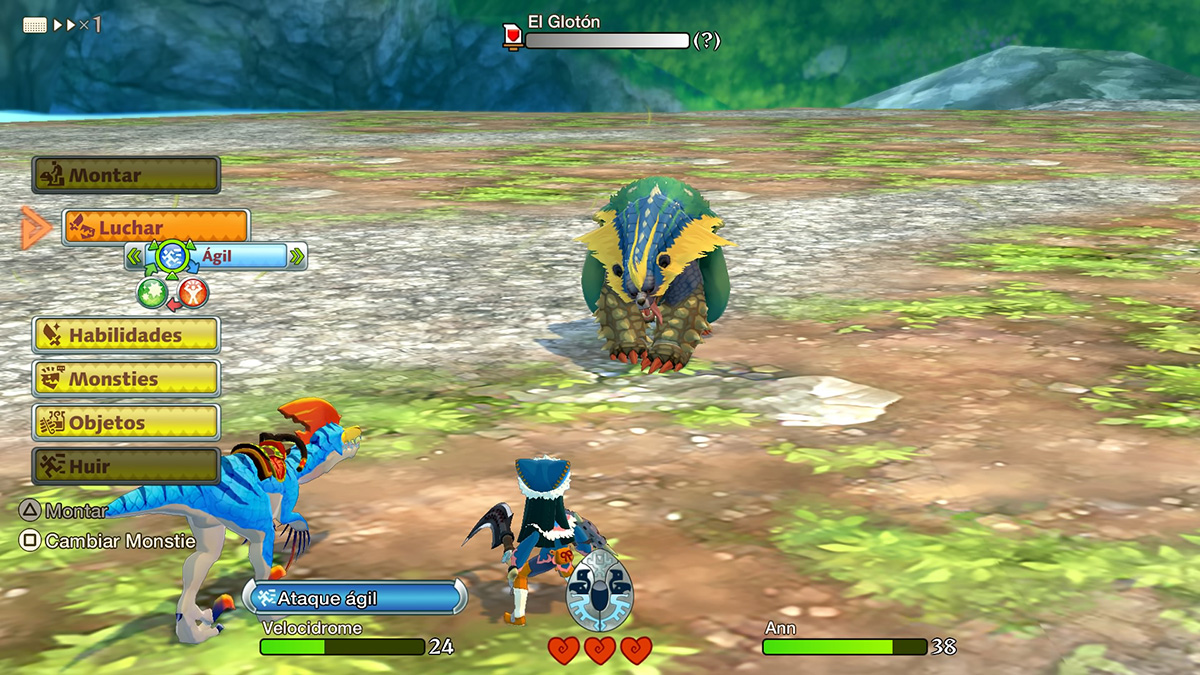Click the Ataque ágil action label
This screenshot has width=1200, height=675.
pos(354,598)
